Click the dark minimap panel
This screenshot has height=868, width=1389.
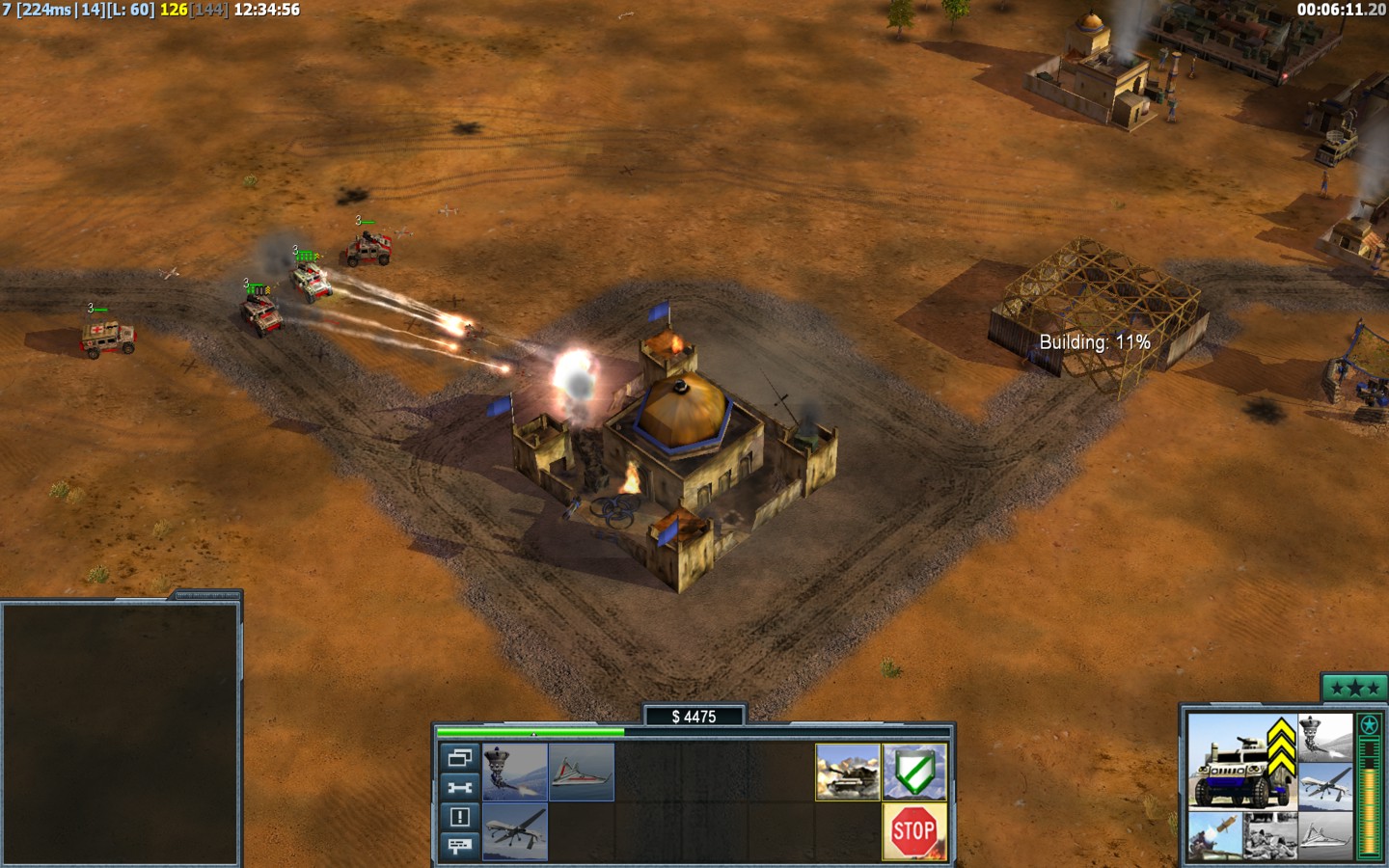click(x=121, y=733)
